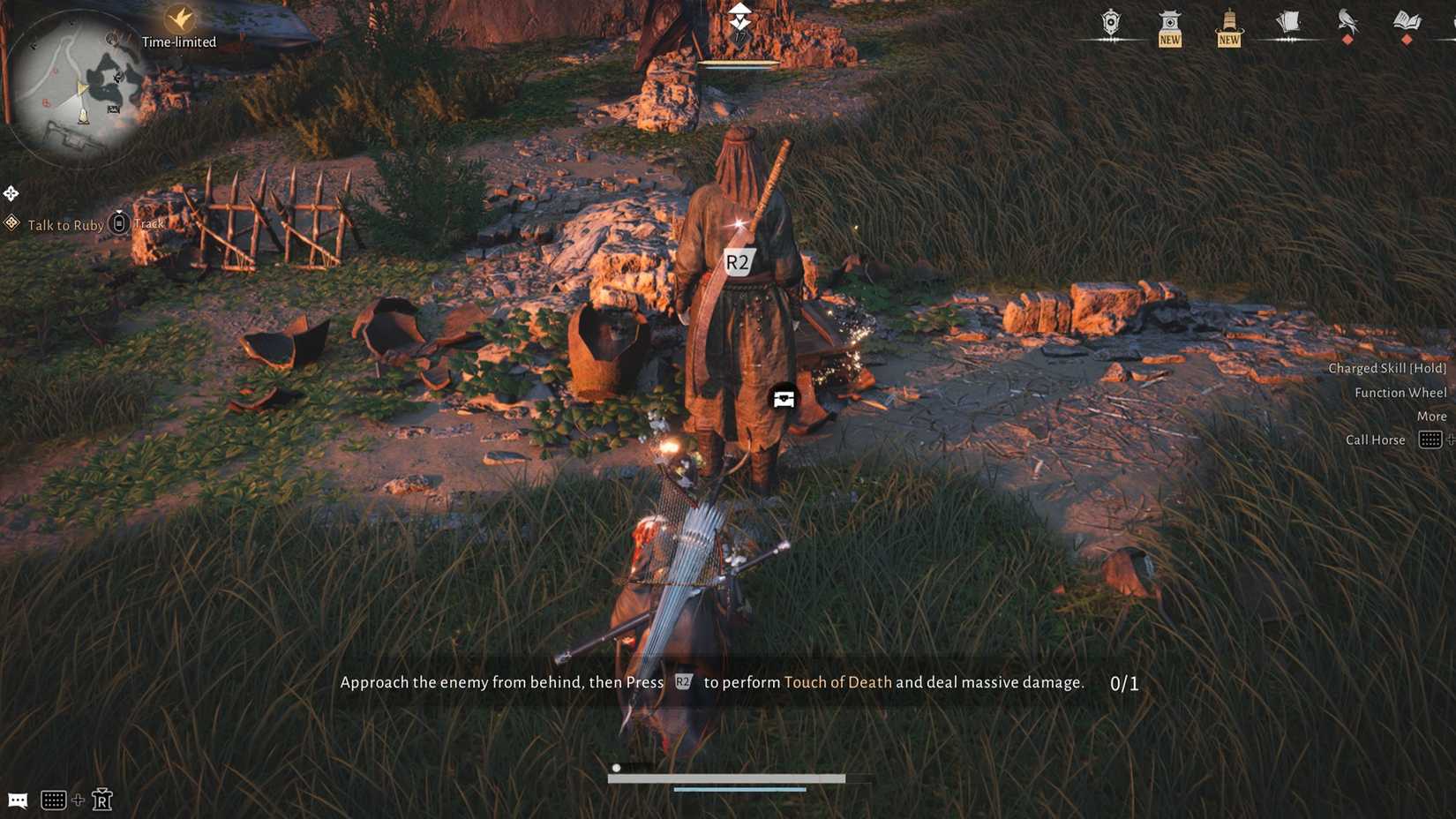1456x819 pixels.
Task: Open the shrine panel marked NEW
Action: point(1169,22)
